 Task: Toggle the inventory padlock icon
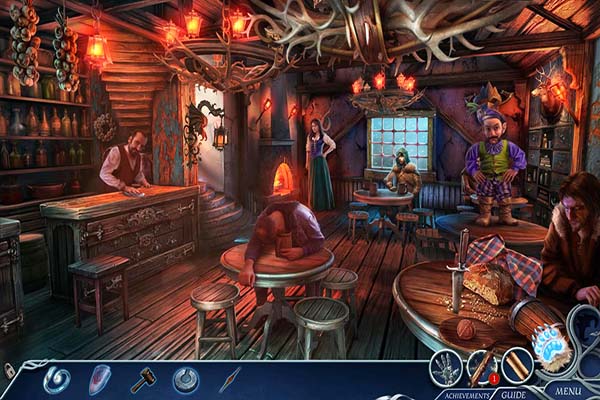tap(9, 371)
